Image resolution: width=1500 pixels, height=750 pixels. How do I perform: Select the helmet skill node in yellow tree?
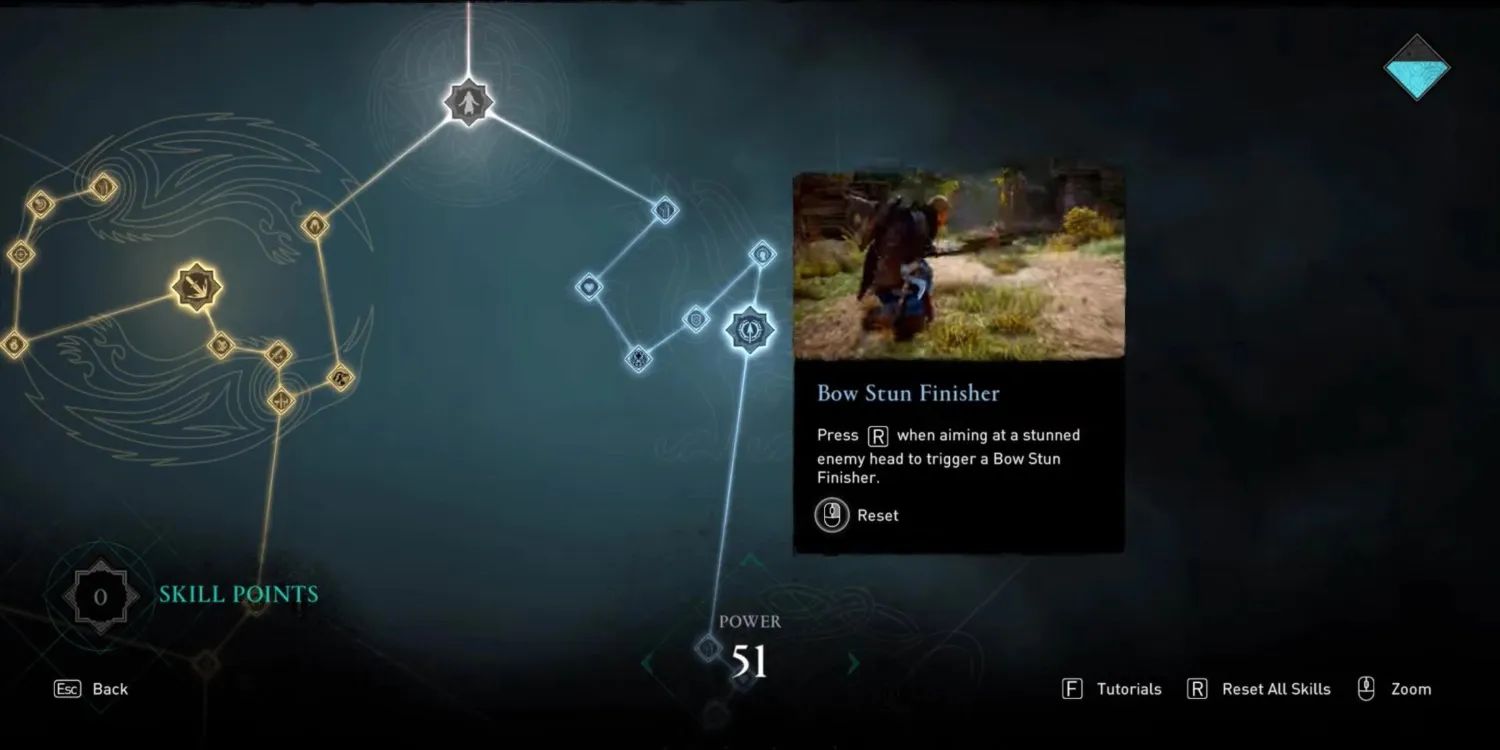point(102,186)
